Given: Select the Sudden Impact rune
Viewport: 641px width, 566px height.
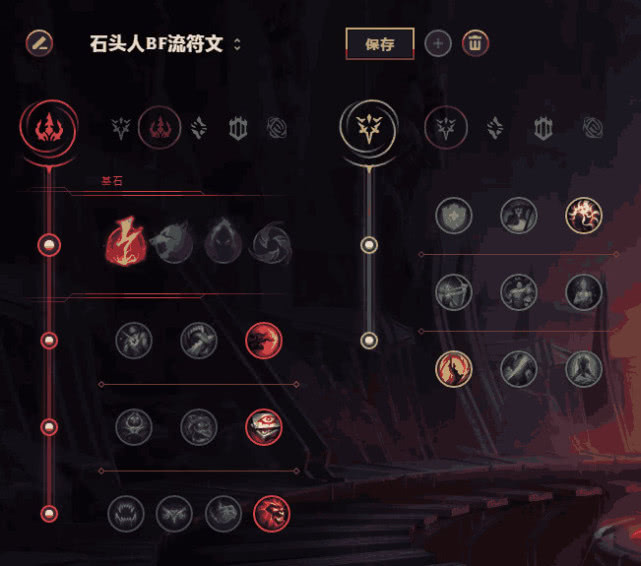Looking at the screenshot, I should point(264,341).
